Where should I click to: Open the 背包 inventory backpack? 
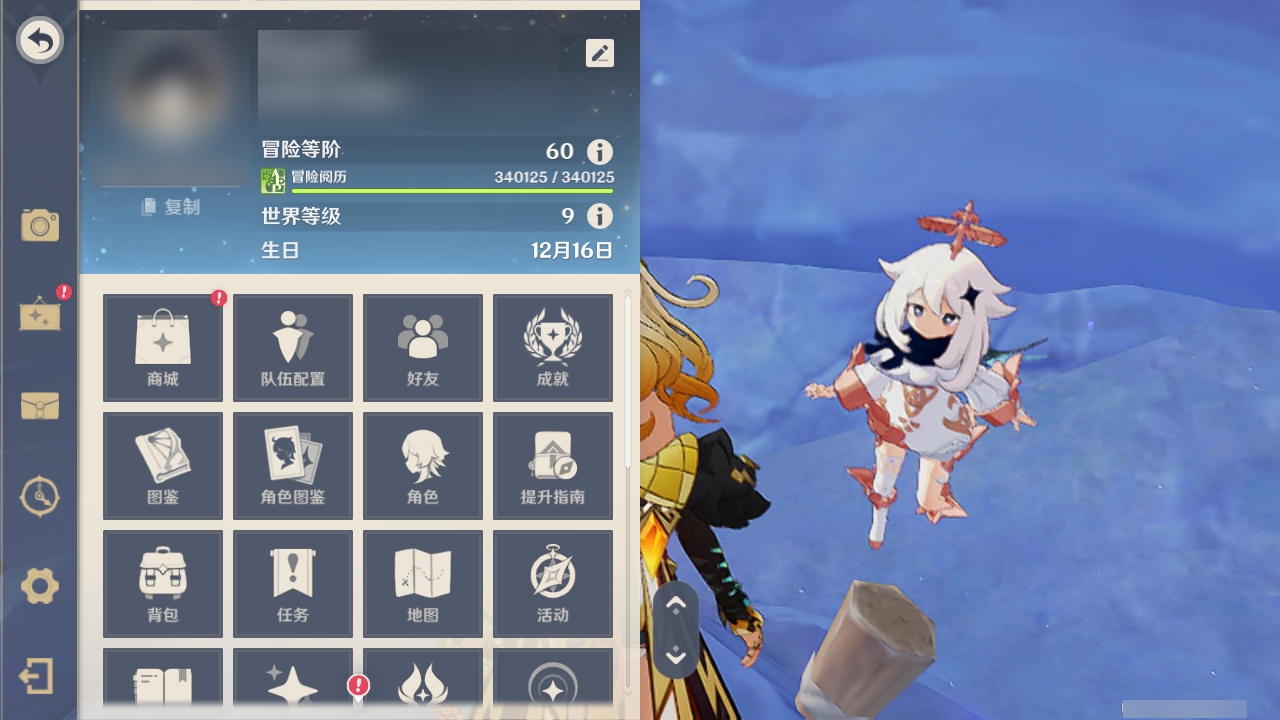point(162,584)
